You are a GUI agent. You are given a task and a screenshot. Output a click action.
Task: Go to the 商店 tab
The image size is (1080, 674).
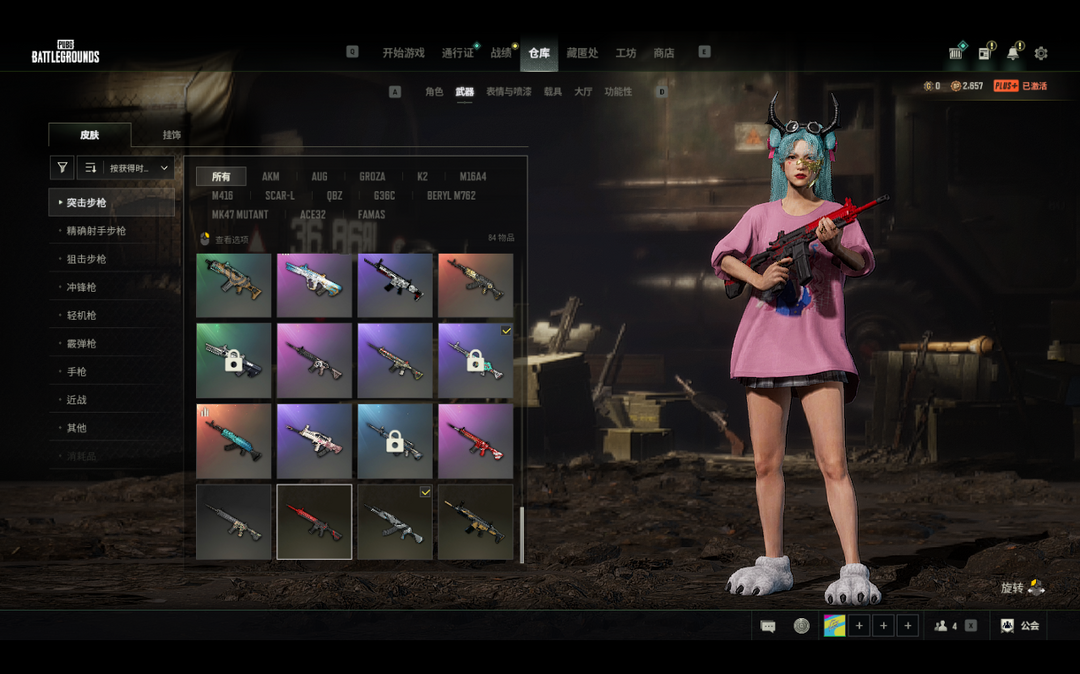[x=663, y=53]
